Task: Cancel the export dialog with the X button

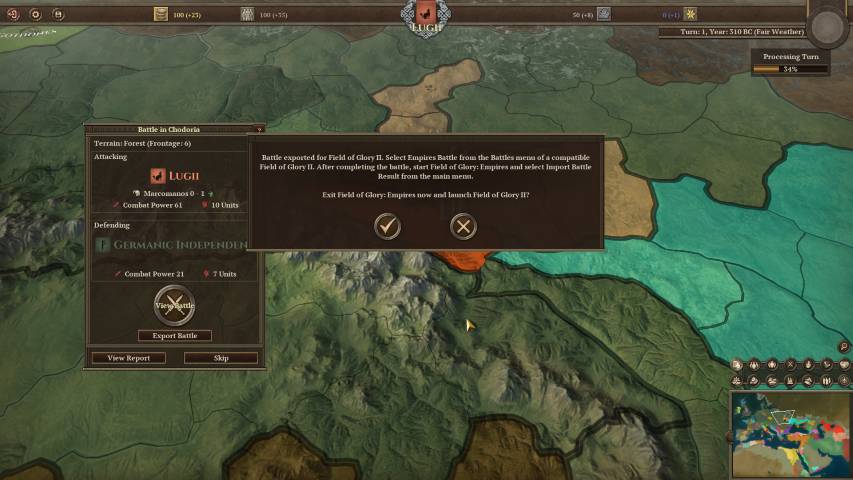Action: point(463,226)
